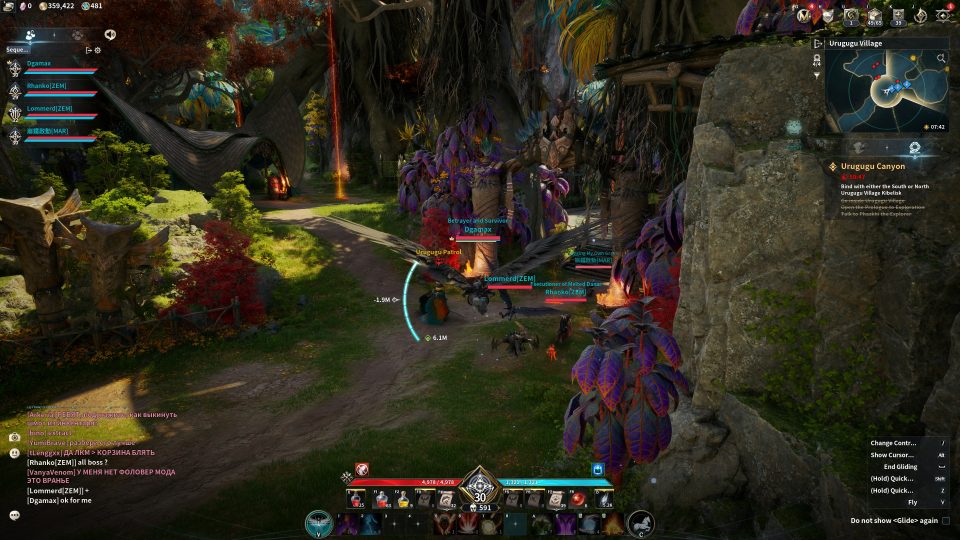This screenshot has width=960, height=540.
Task: Click the exit icon beside Urugugu Village
Action: [x=817, y=44]
